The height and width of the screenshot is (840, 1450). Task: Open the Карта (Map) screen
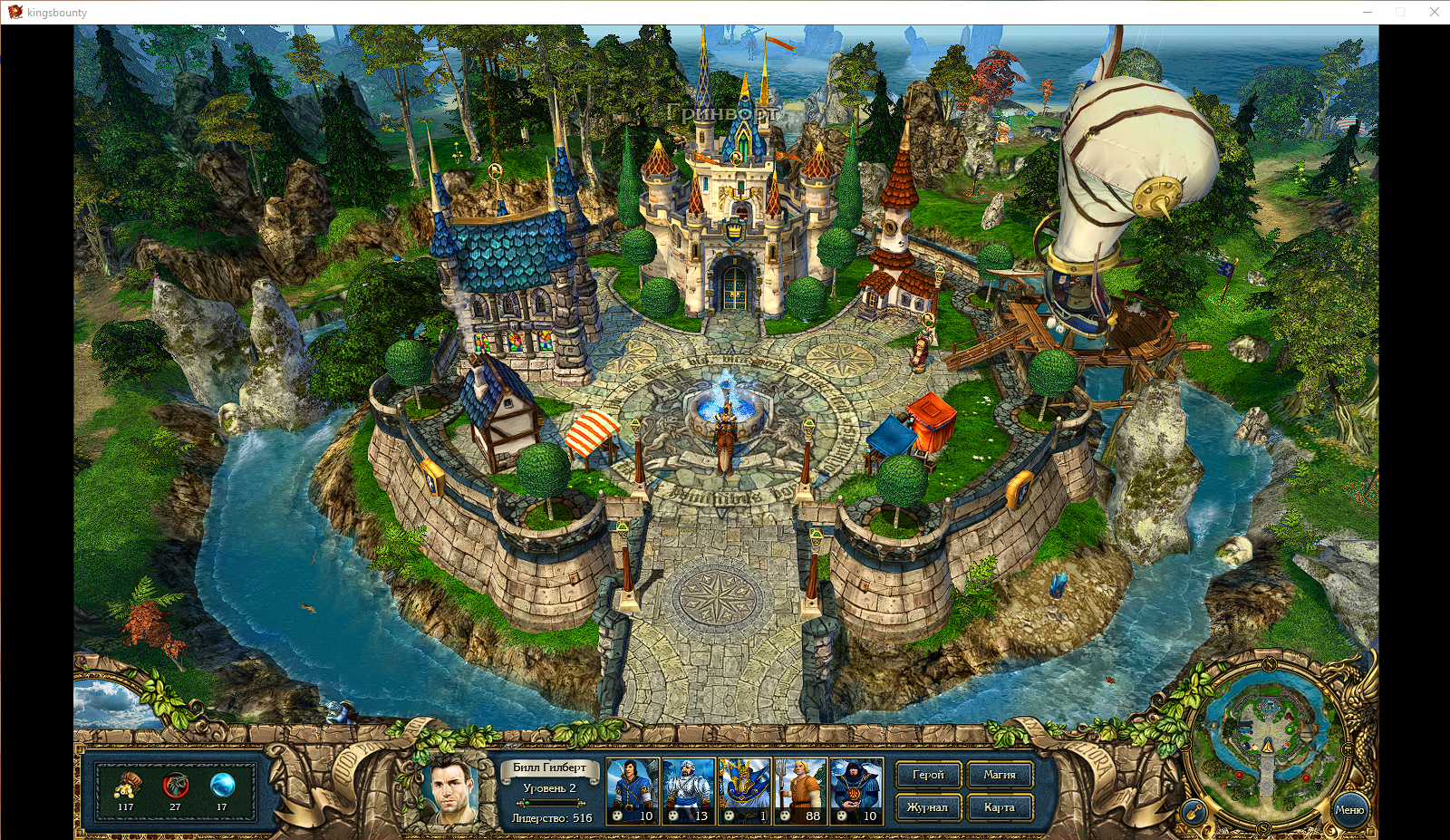(x=1000, y=806)
